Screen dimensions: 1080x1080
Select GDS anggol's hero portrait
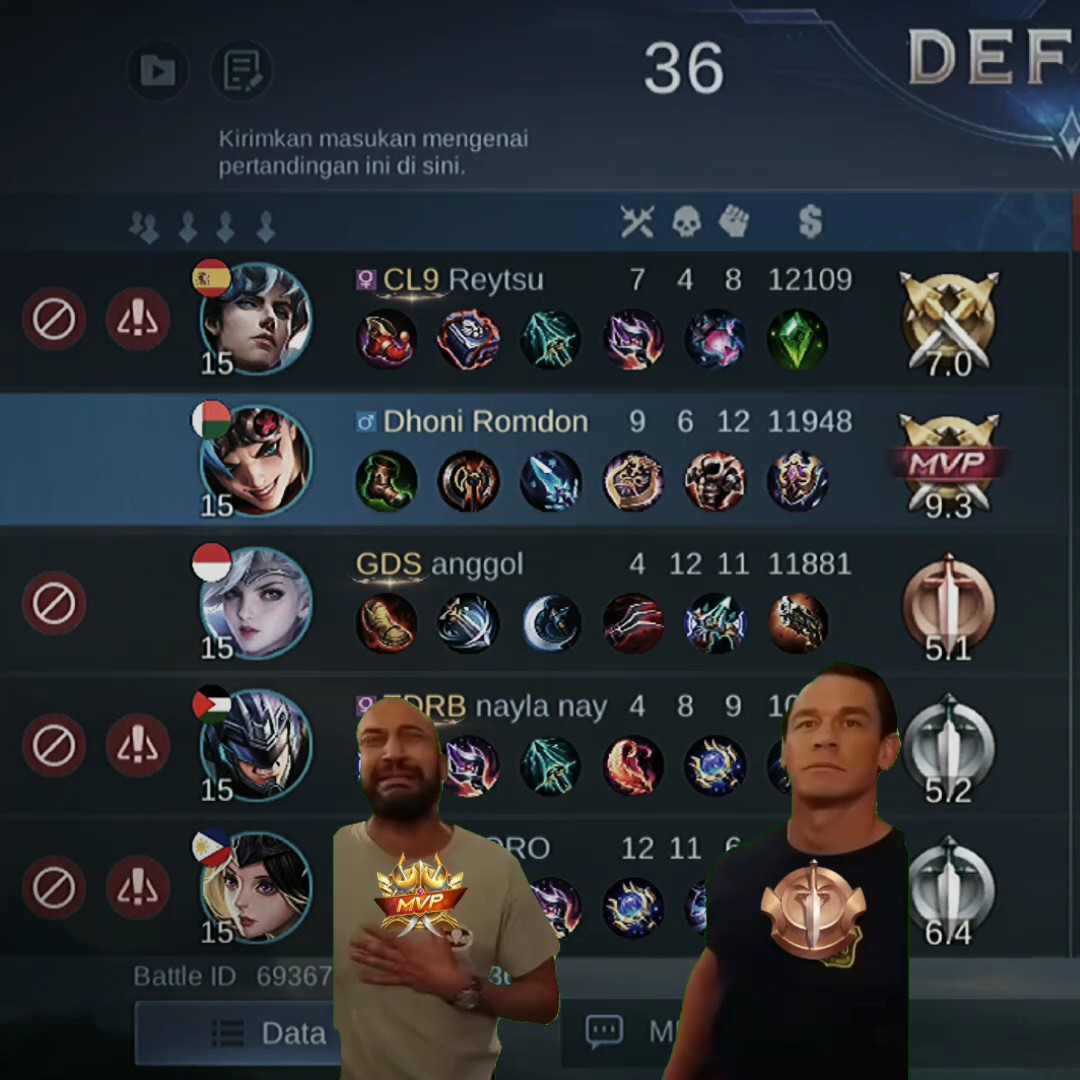(256, 603)
